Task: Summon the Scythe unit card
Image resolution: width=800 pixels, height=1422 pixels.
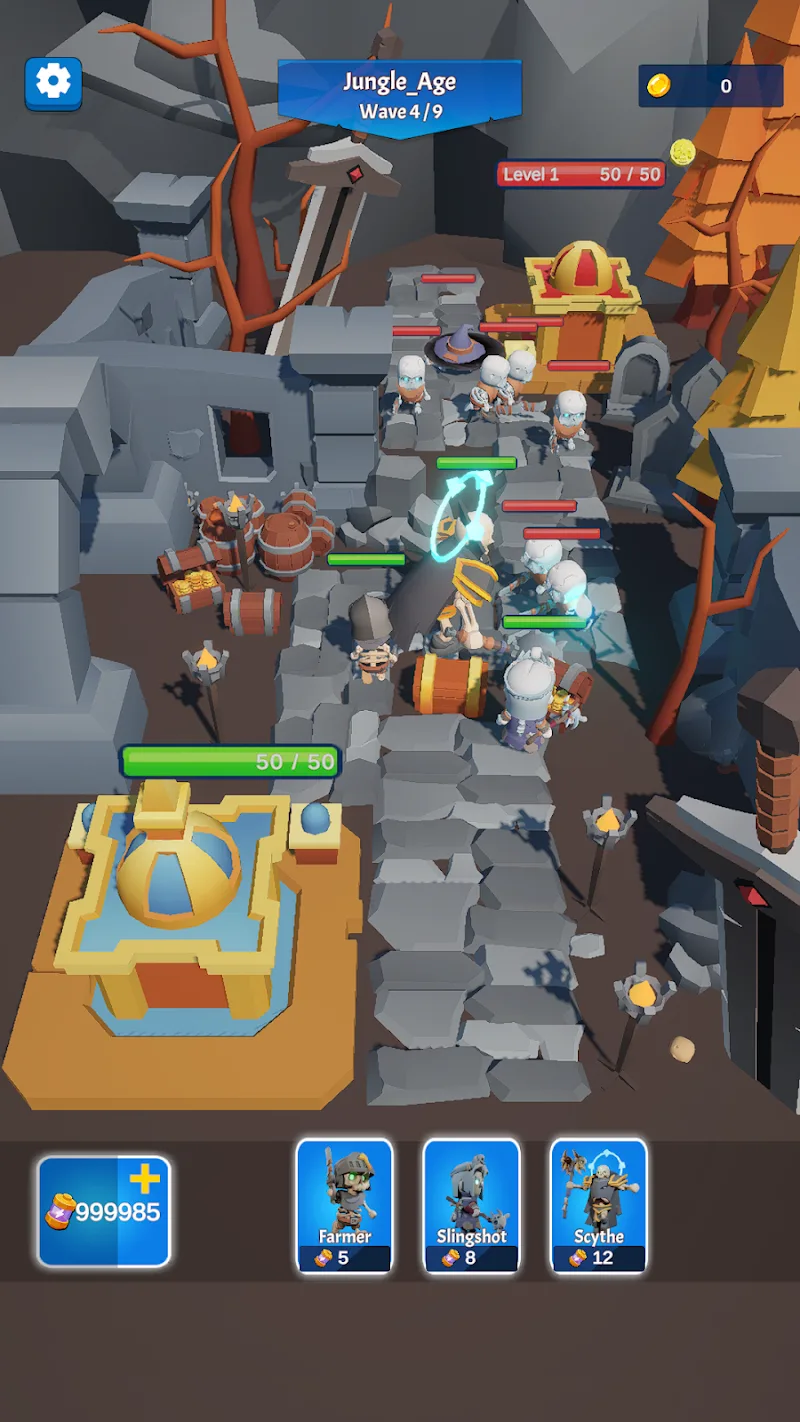Action: click(x=598, y=1206)
